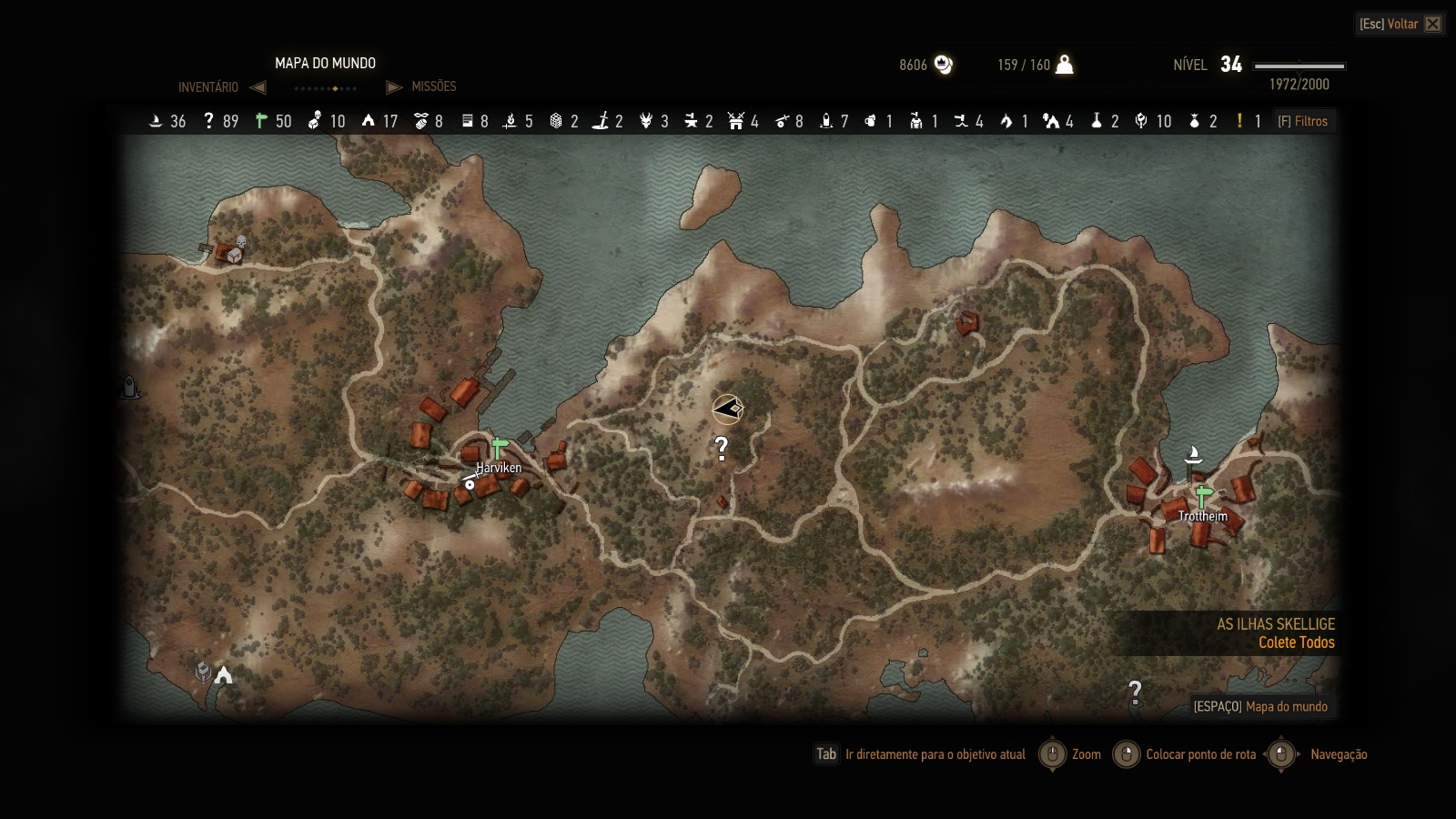
Task: Select the skull marker above the white crate
Action: 241,242
